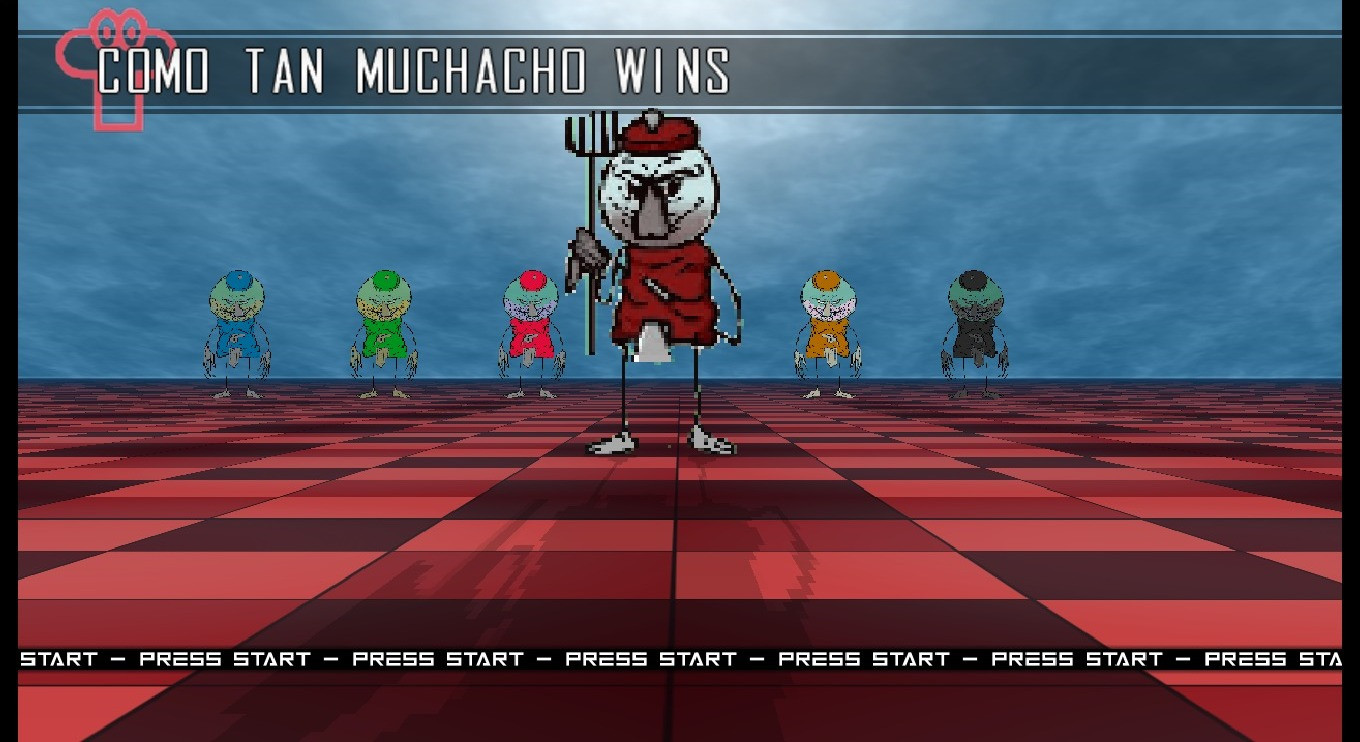
Task: Click the leftmost PRESS START text
Action: pos(225,659)
